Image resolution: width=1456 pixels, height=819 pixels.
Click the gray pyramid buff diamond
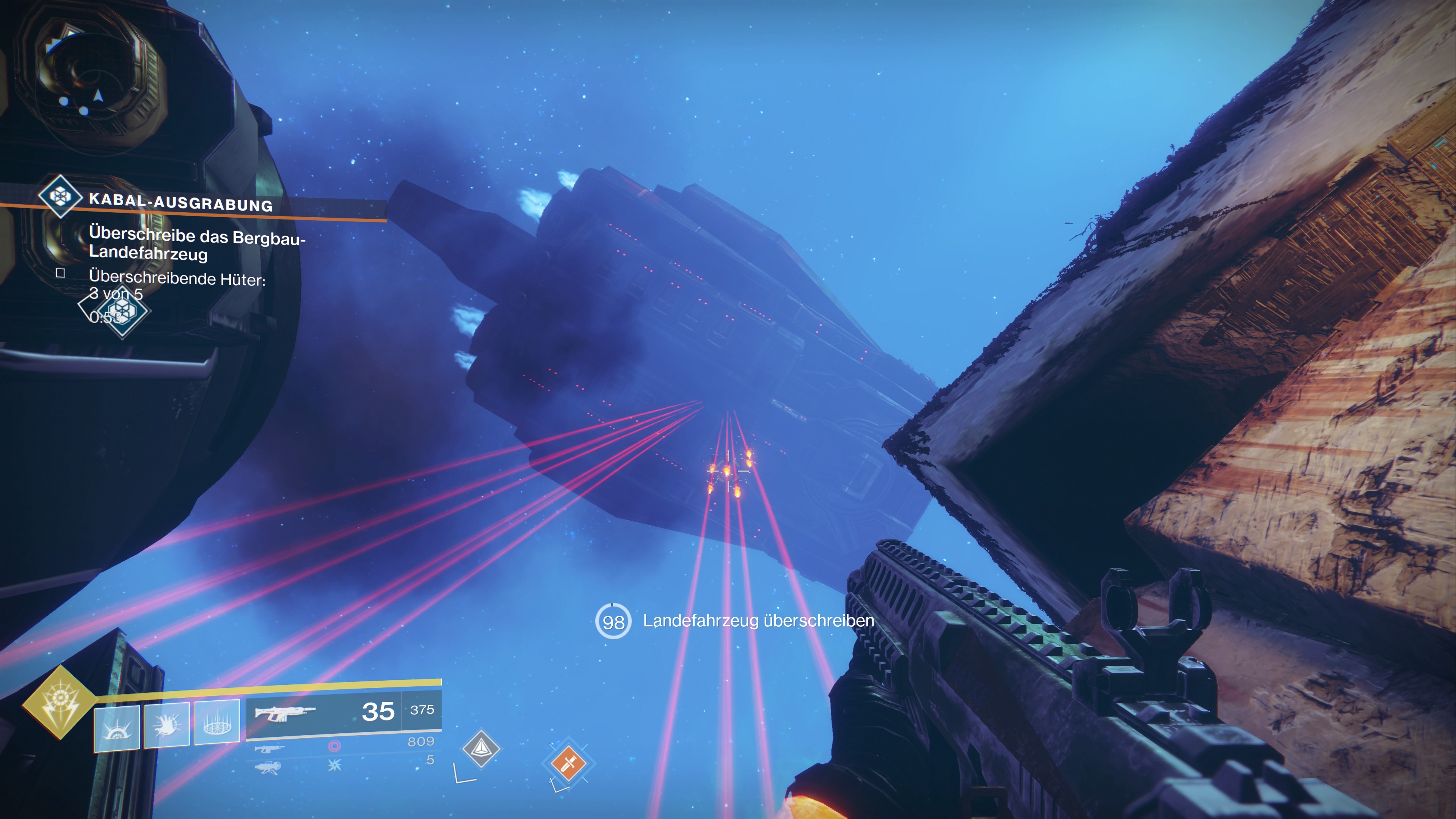pyautogui.click(x=481, y=748)
